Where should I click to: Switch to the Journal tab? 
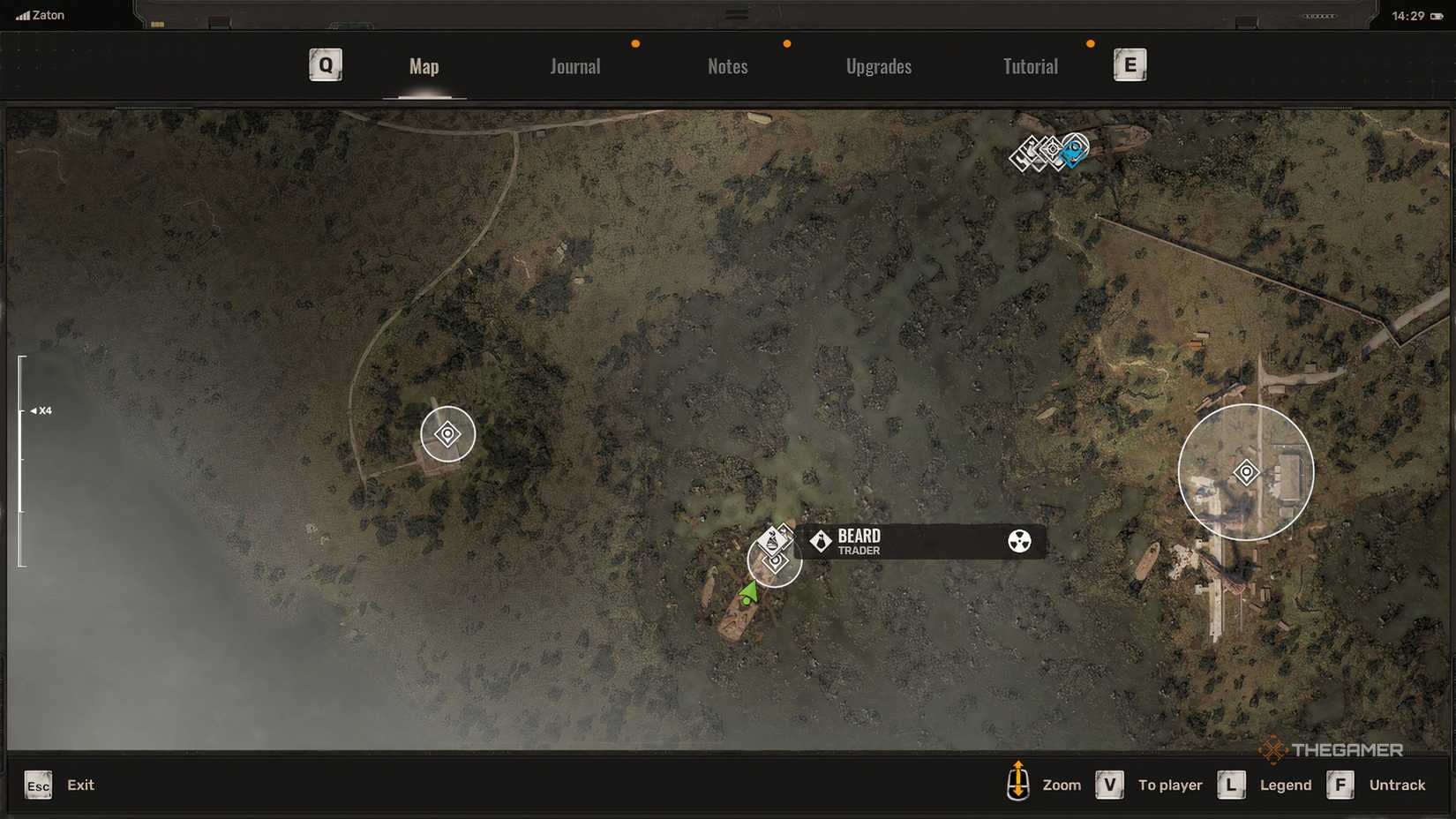click(574, 66)
